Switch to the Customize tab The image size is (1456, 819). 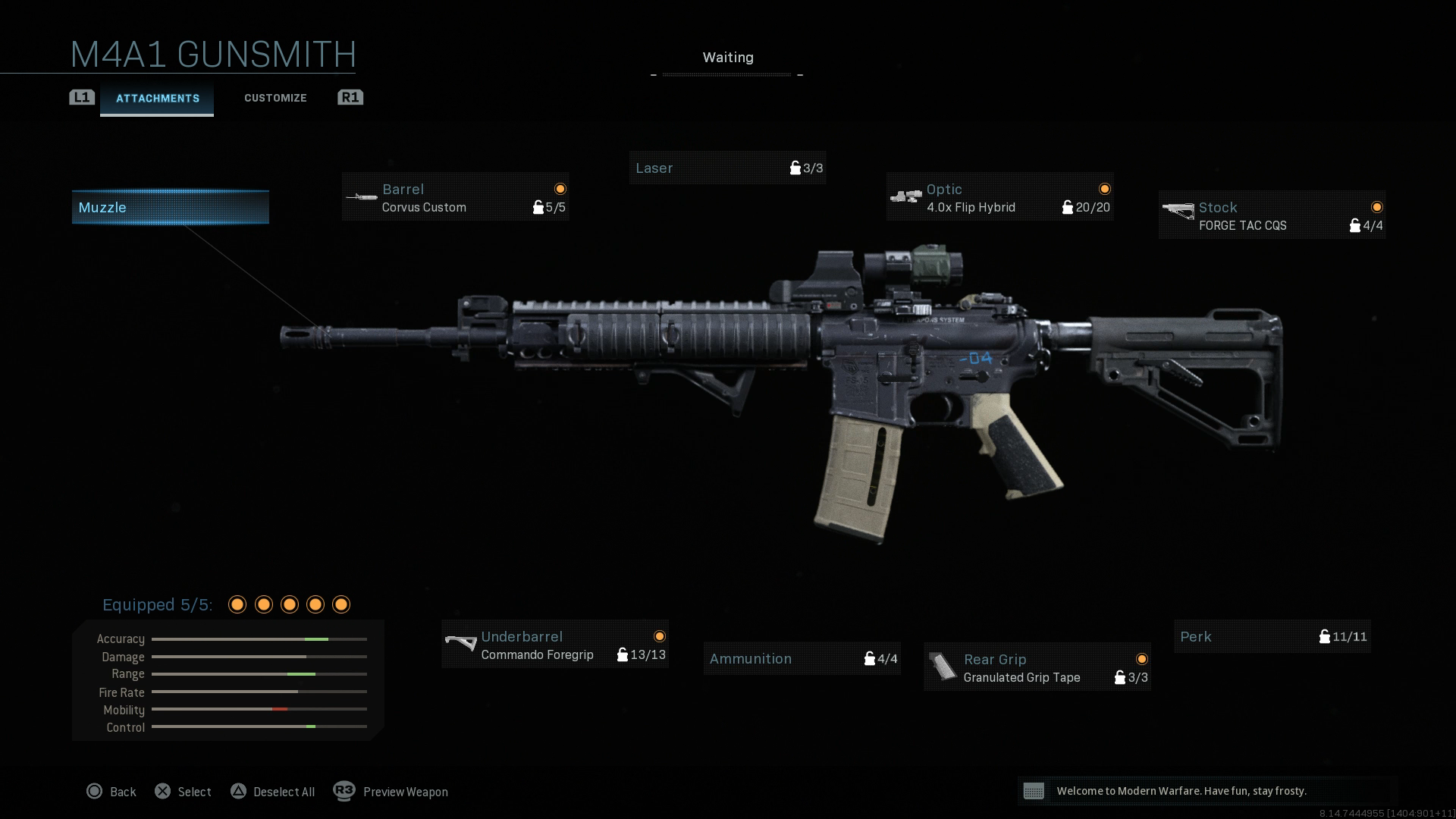click(x=275, y=98)
